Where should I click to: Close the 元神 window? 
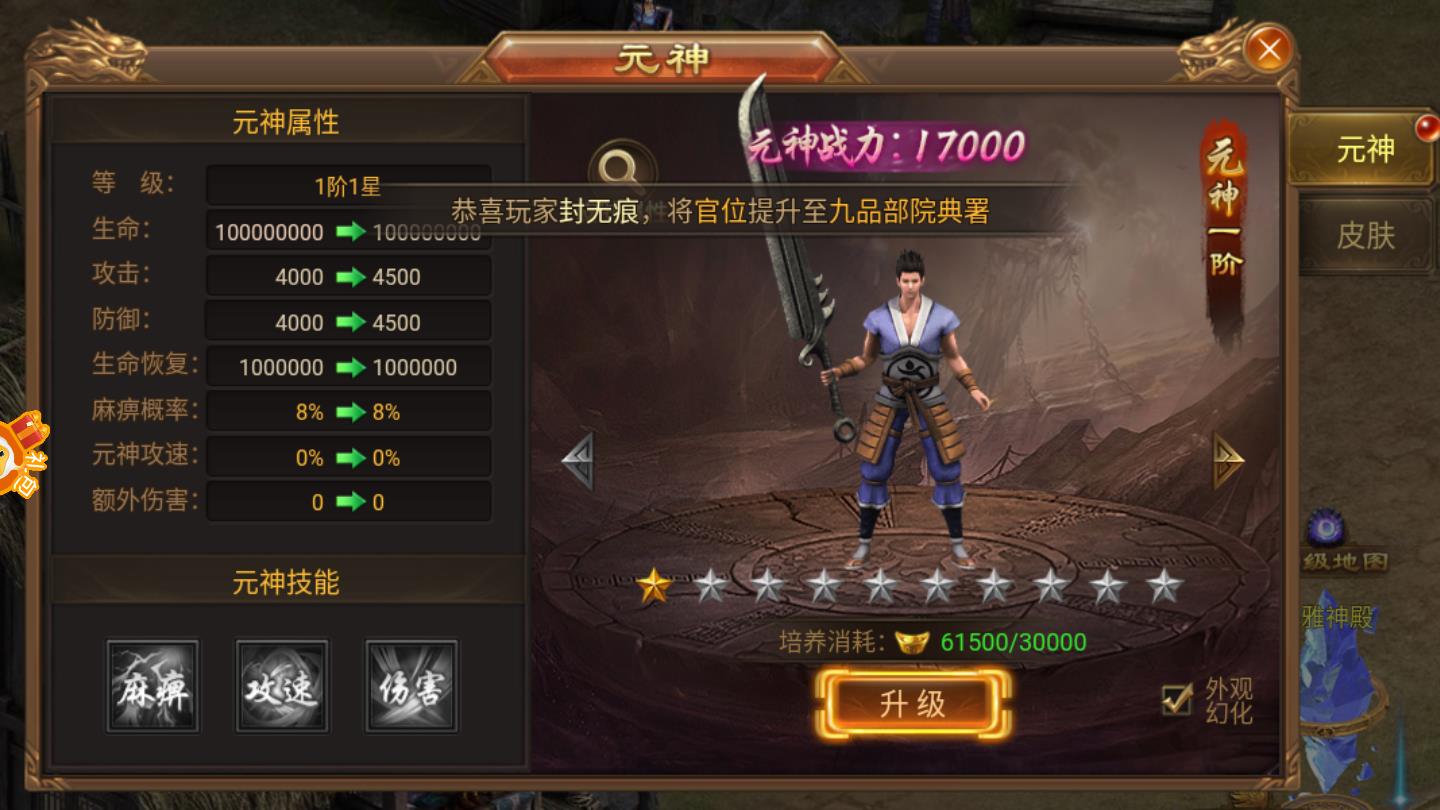coord(1268,47)
